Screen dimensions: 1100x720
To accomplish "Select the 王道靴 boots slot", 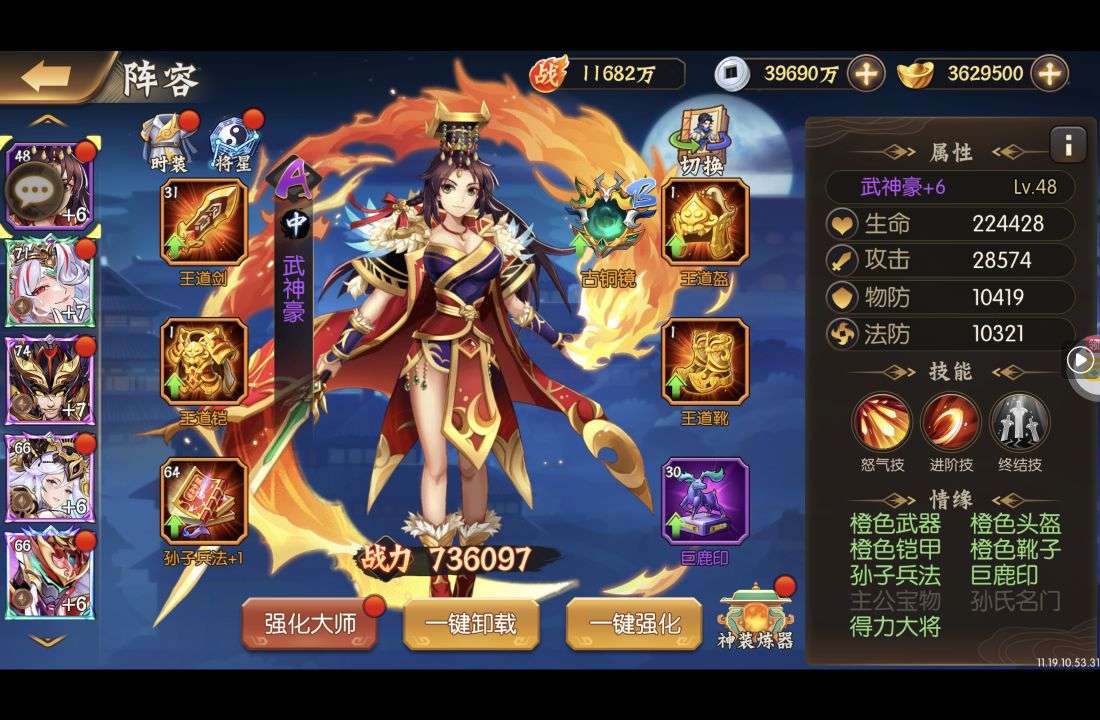I will pyautogui.click(x=705, y=361).
